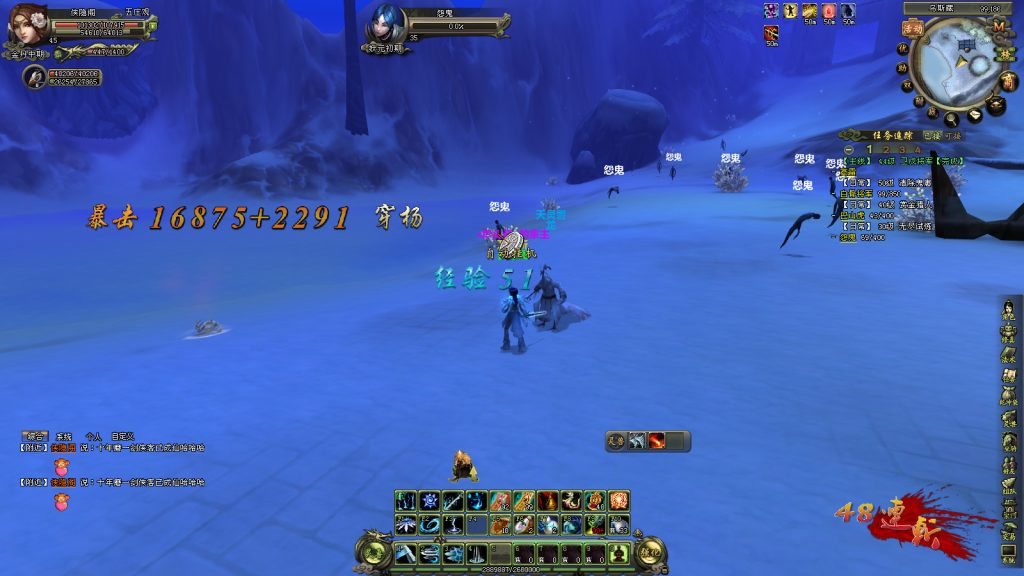
Task: Activate the blue starburst skill icon
Action: (x=429, y=501)
